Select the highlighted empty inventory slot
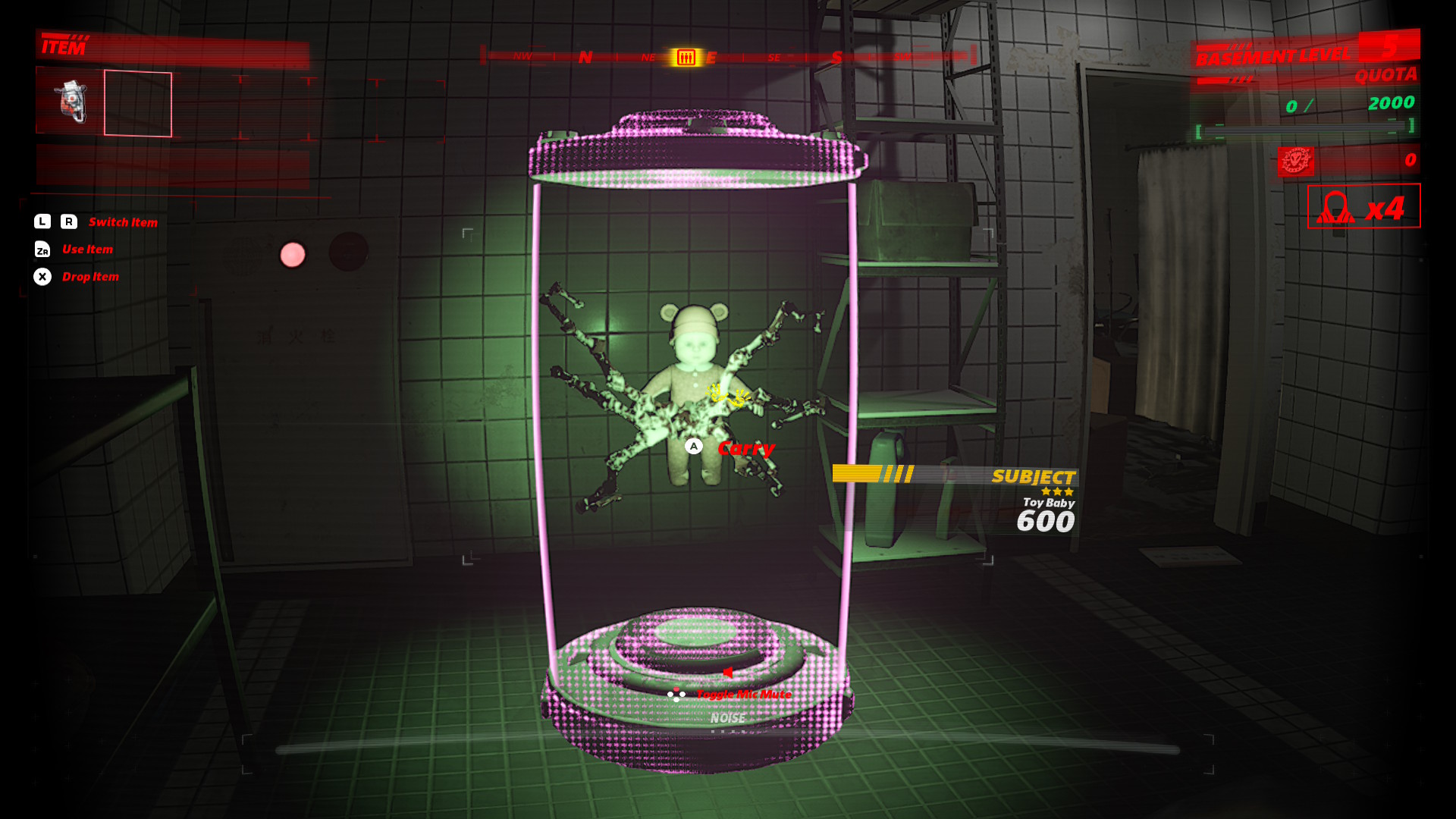 pos(137,104)
